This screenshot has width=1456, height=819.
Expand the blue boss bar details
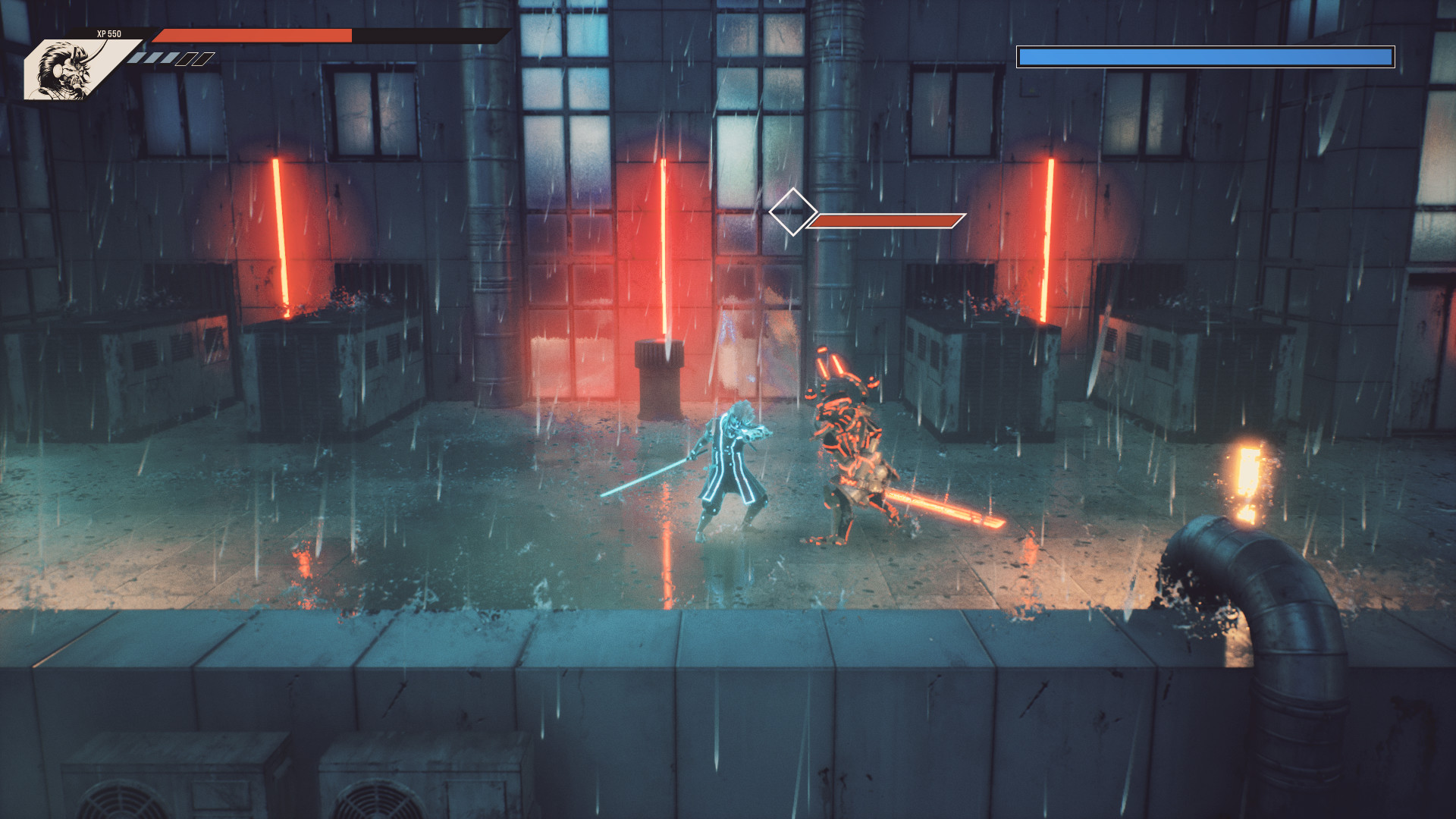point(1206,55)
